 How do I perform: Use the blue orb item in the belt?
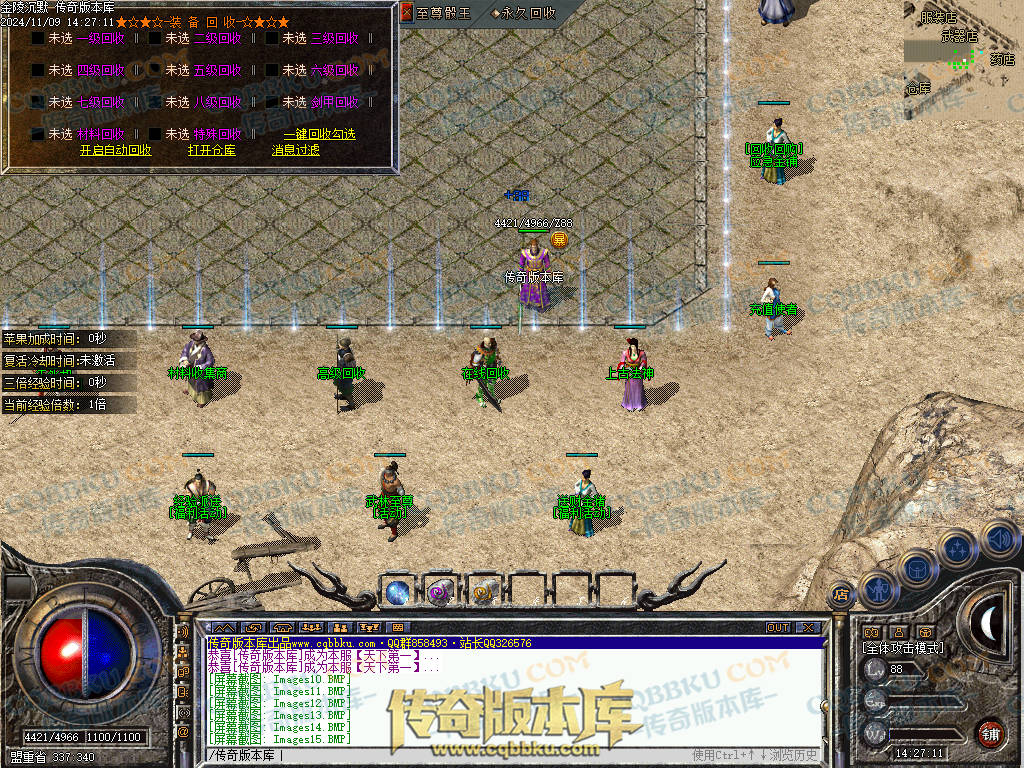coord(397,592)
